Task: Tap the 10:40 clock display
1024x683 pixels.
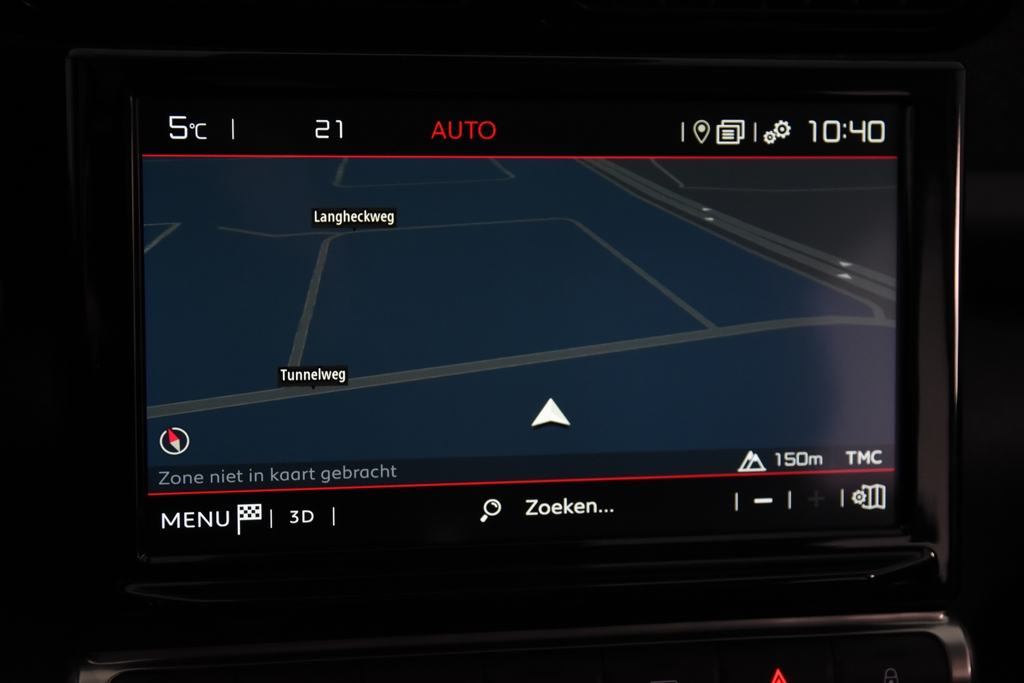Action: coord(846,131)
